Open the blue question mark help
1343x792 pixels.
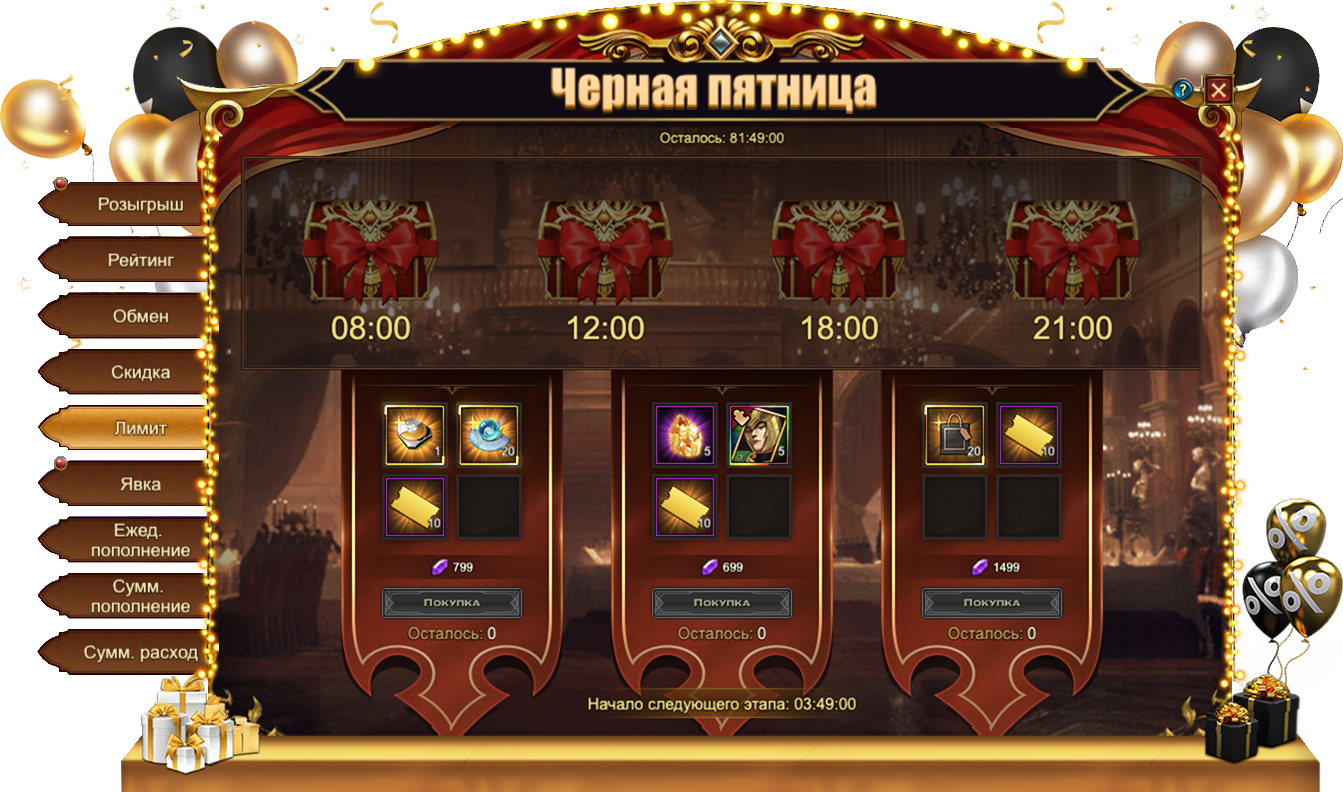pyautogui.click(x=1183, y=90)
